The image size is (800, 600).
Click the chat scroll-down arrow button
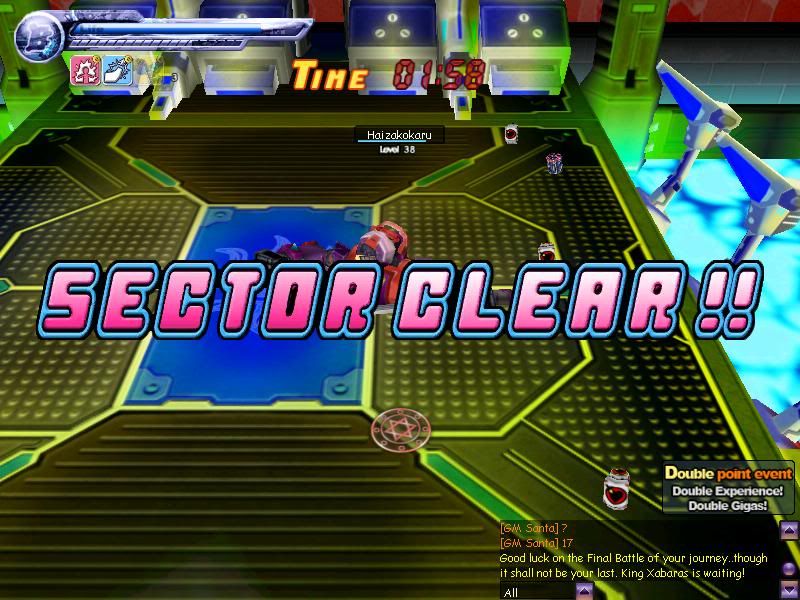[789, 593]
